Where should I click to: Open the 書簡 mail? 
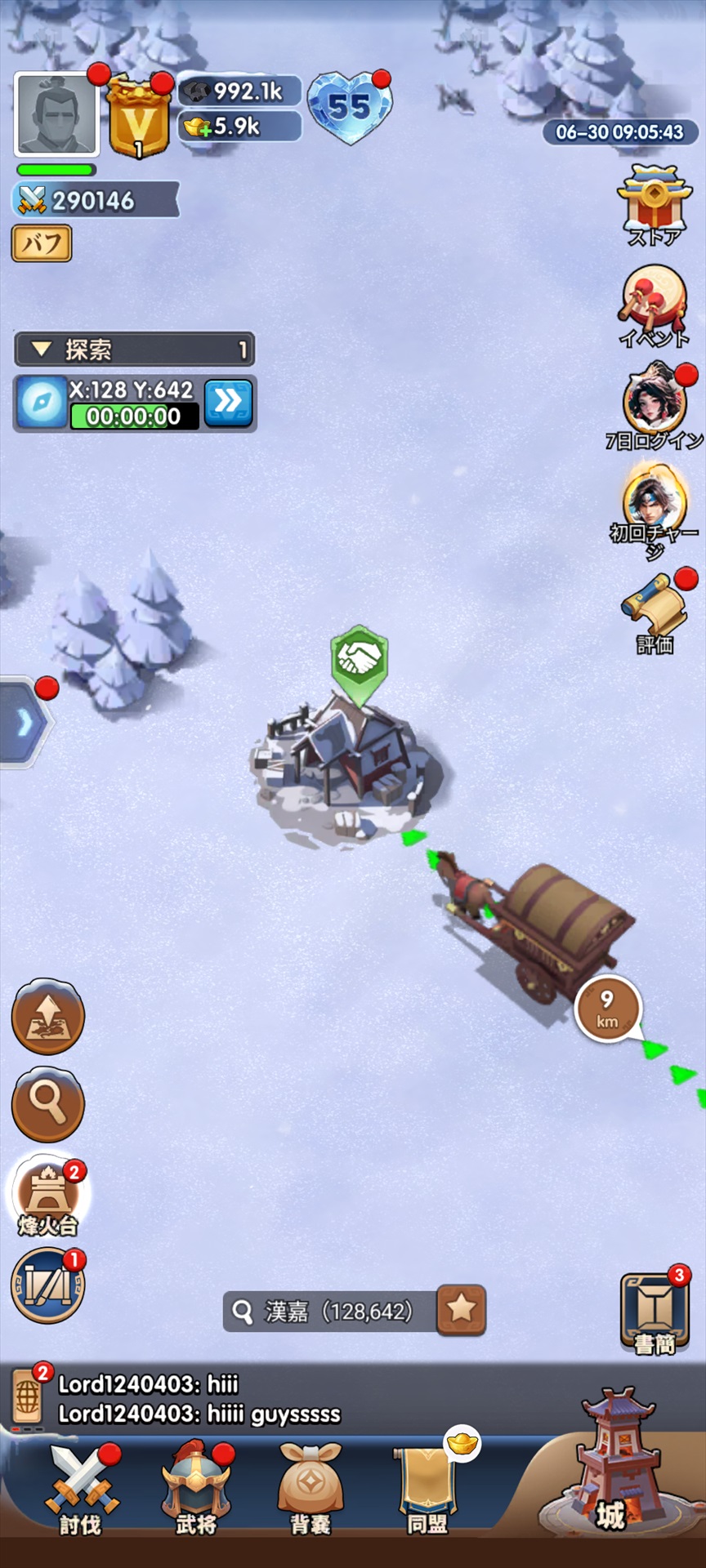tap(654, 1312)
